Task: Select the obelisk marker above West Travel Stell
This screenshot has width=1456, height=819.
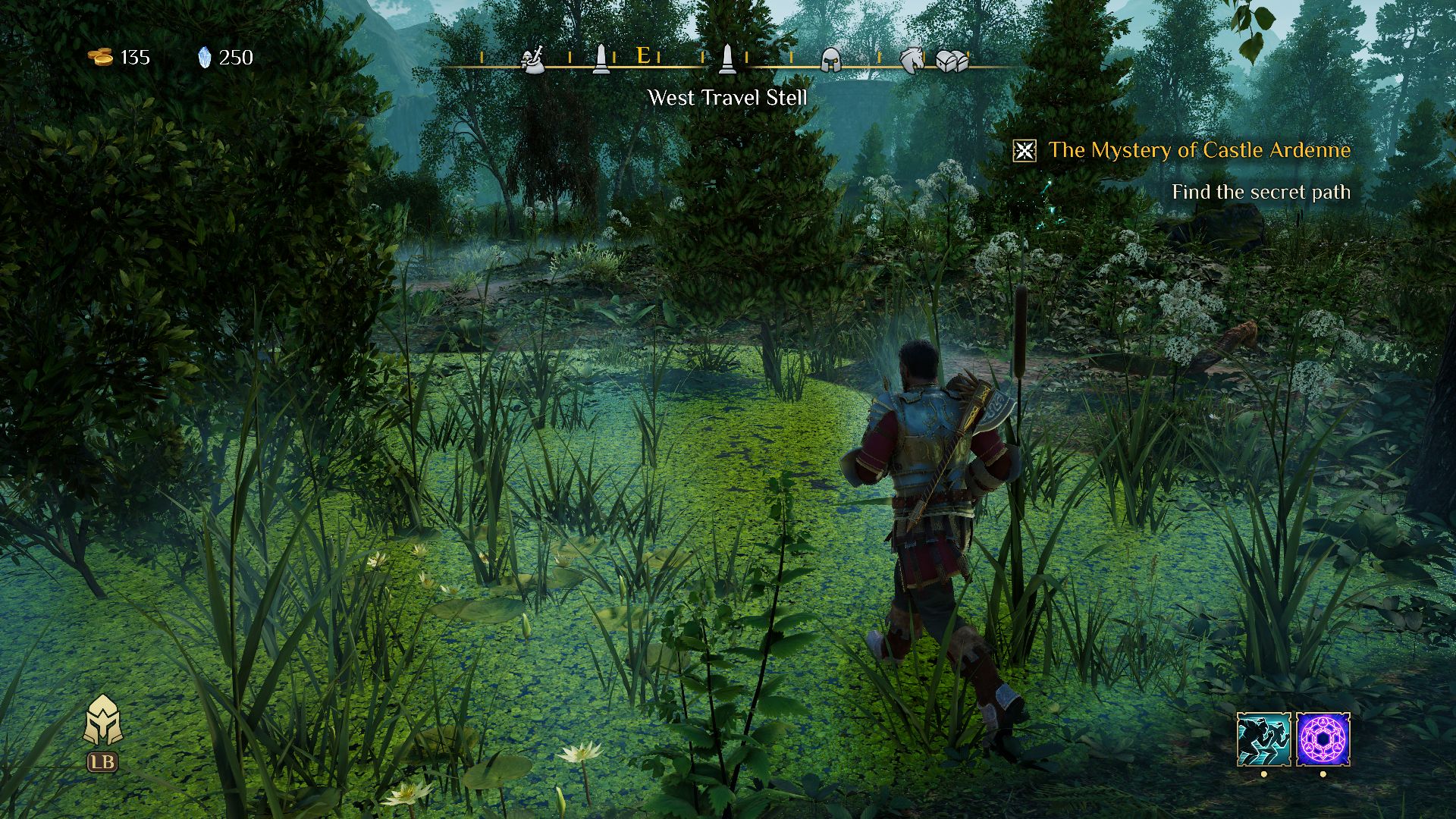Action: pyautogui.click(x=727, y=58)
